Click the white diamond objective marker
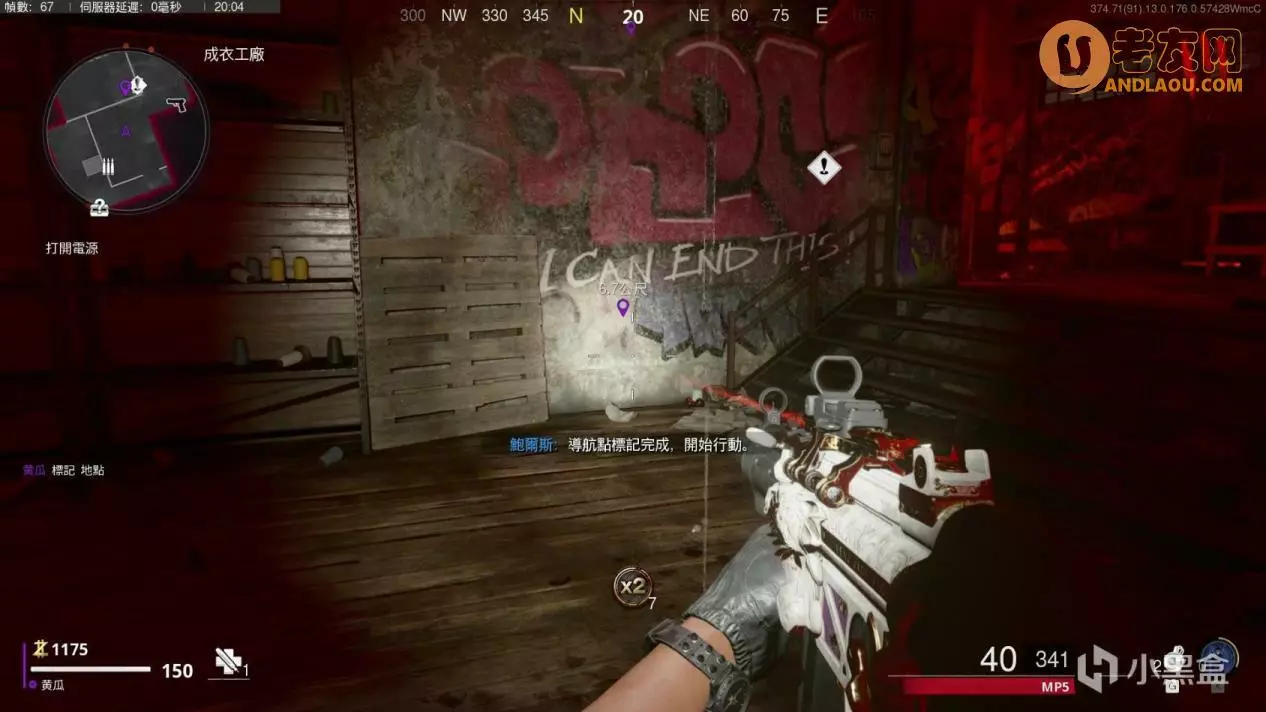 tap(824, 167)
